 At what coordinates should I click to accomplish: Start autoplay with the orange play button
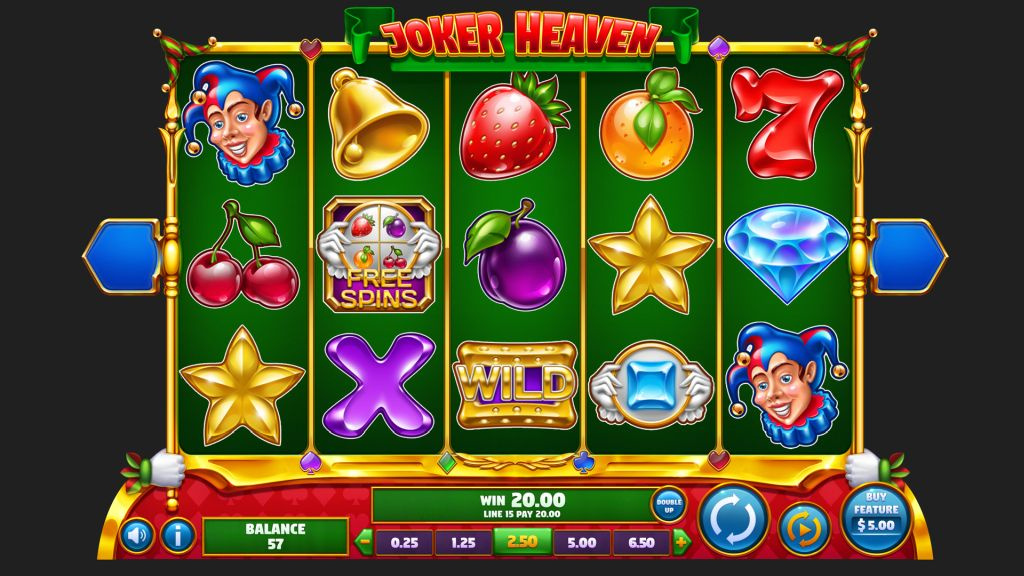point(799,528)
